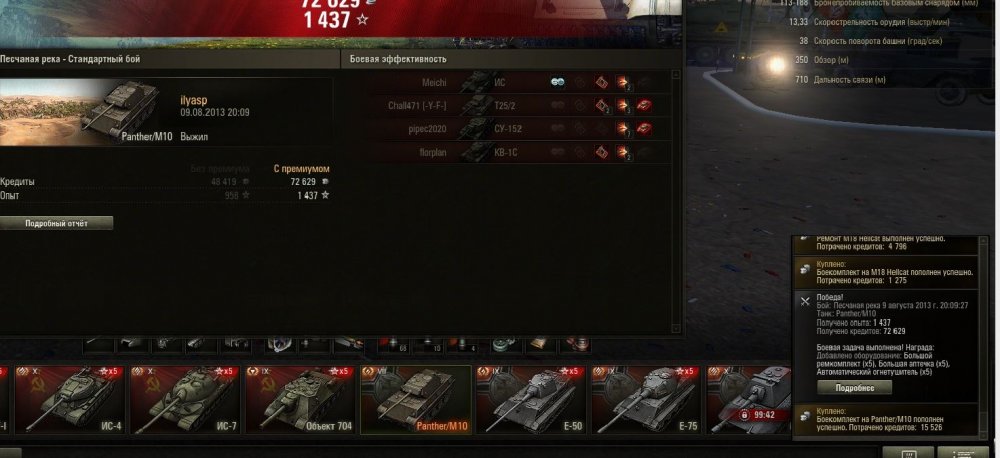Click the kill icon on the Chall471 row

pyautogui.click(x=644, y=105)
